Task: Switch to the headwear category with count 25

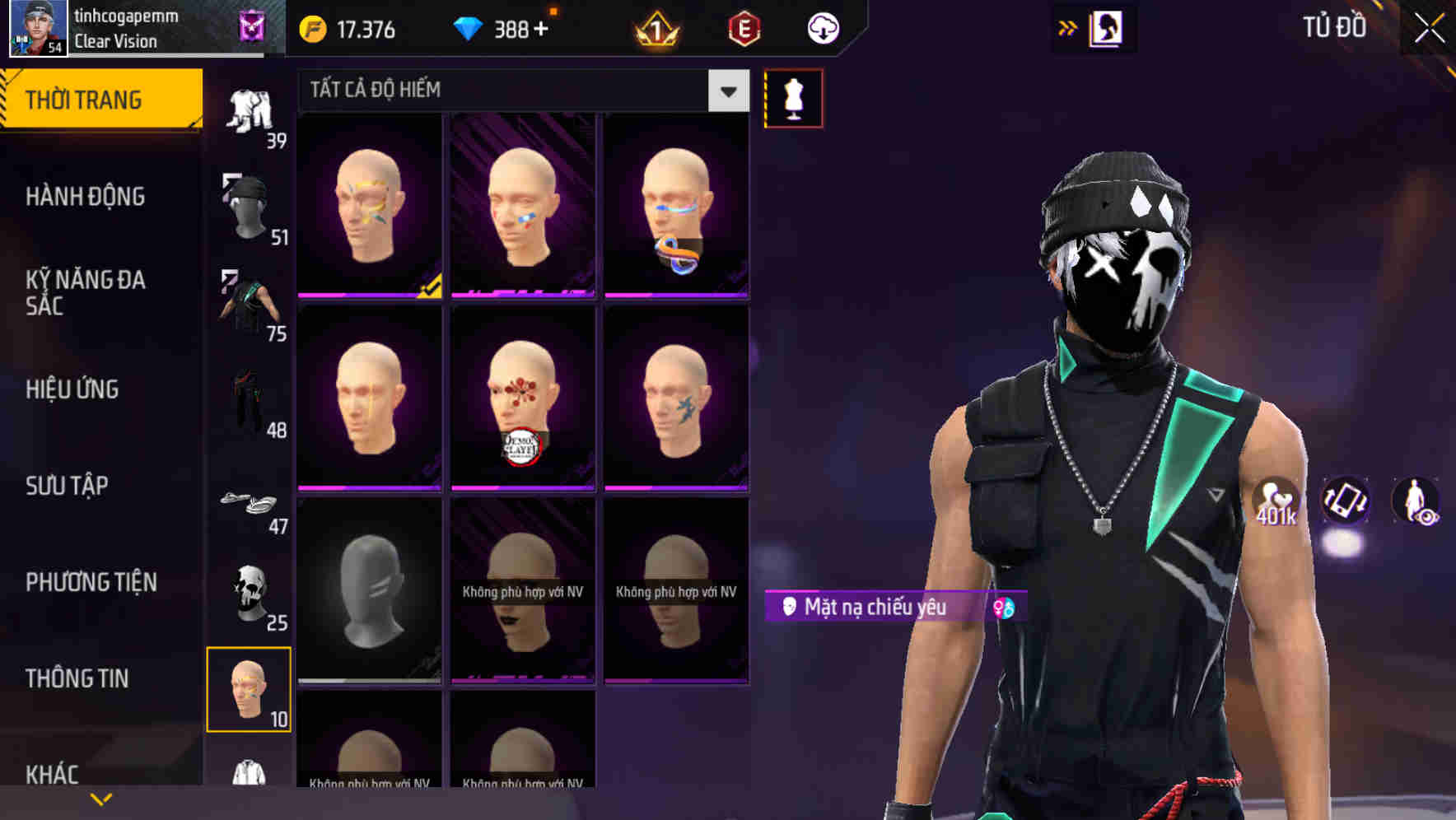Action: point(250,593)
